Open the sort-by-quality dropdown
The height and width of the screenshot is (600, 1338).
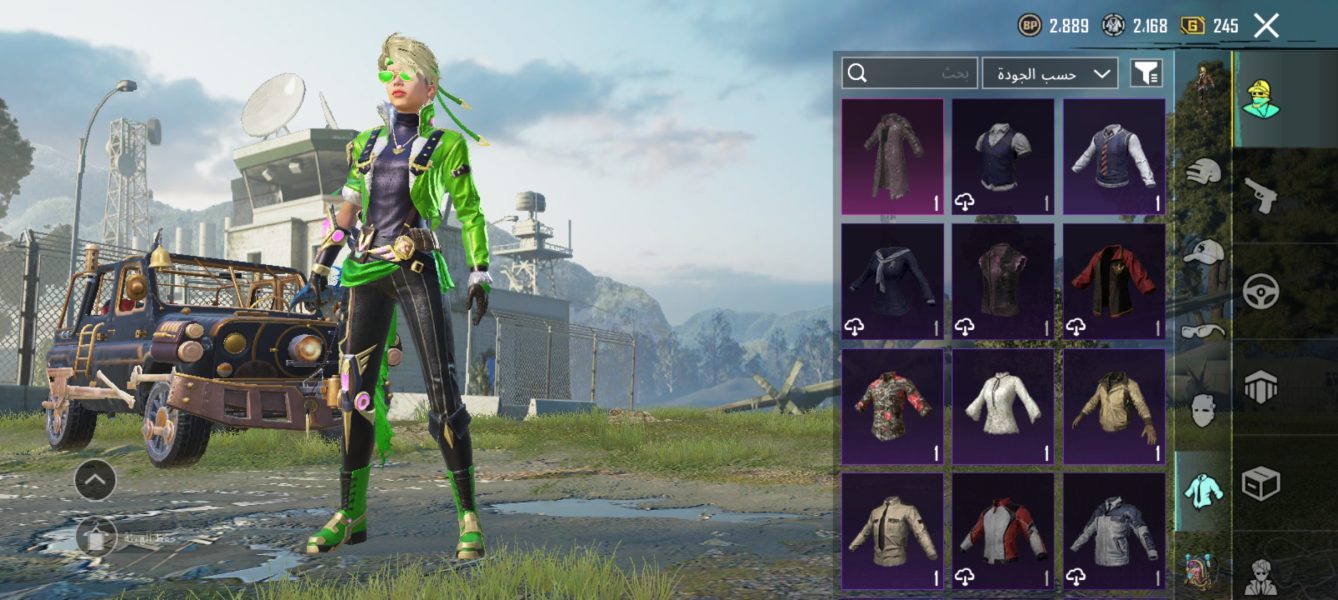1050,73
